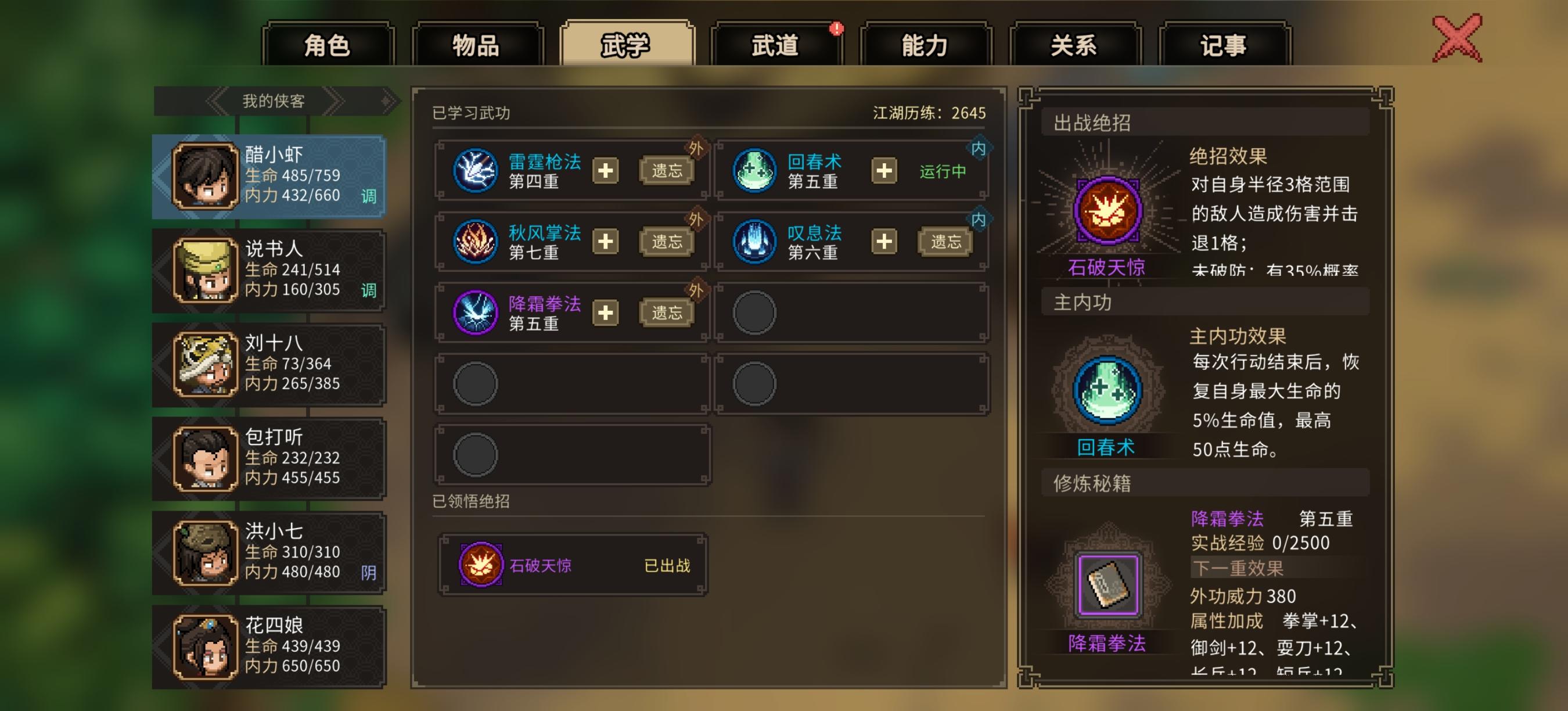Click the 遗忘 button for 降霜拳法
The image size is (1568, 711).
click(x=667, y=313)
